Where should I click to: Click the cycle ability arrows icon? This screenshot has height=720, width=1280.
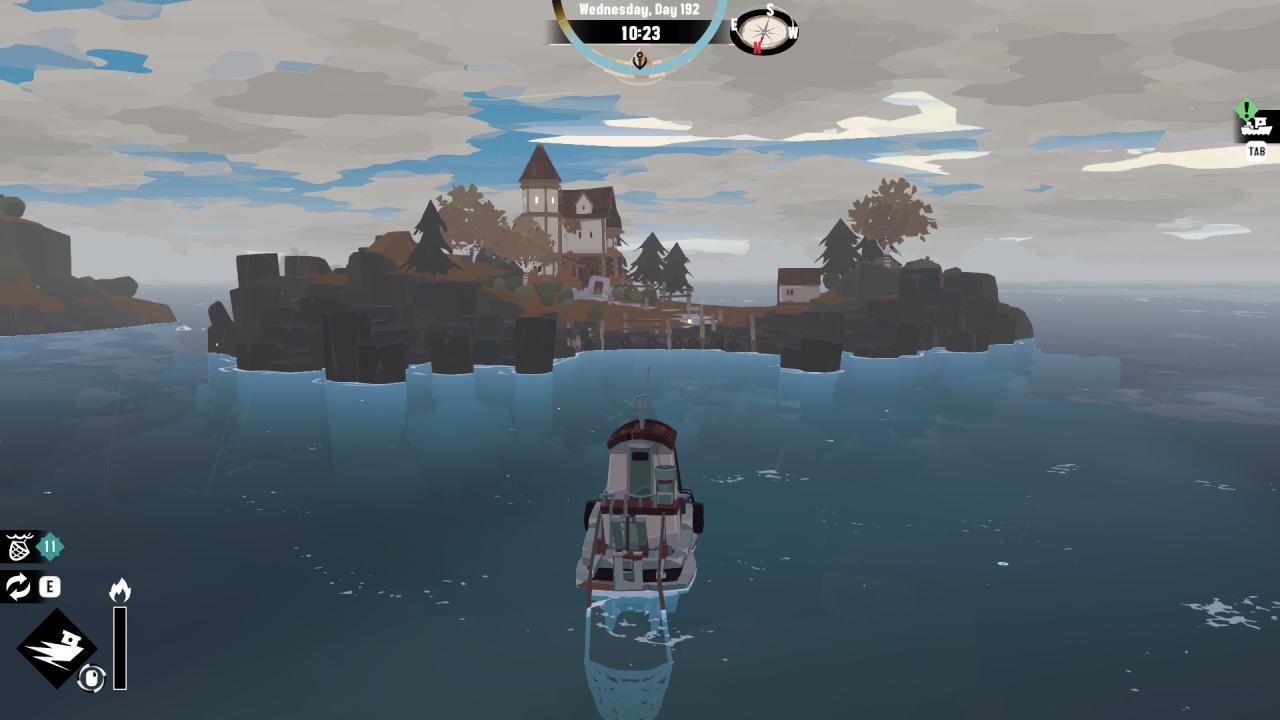click(x=19, y=587)
